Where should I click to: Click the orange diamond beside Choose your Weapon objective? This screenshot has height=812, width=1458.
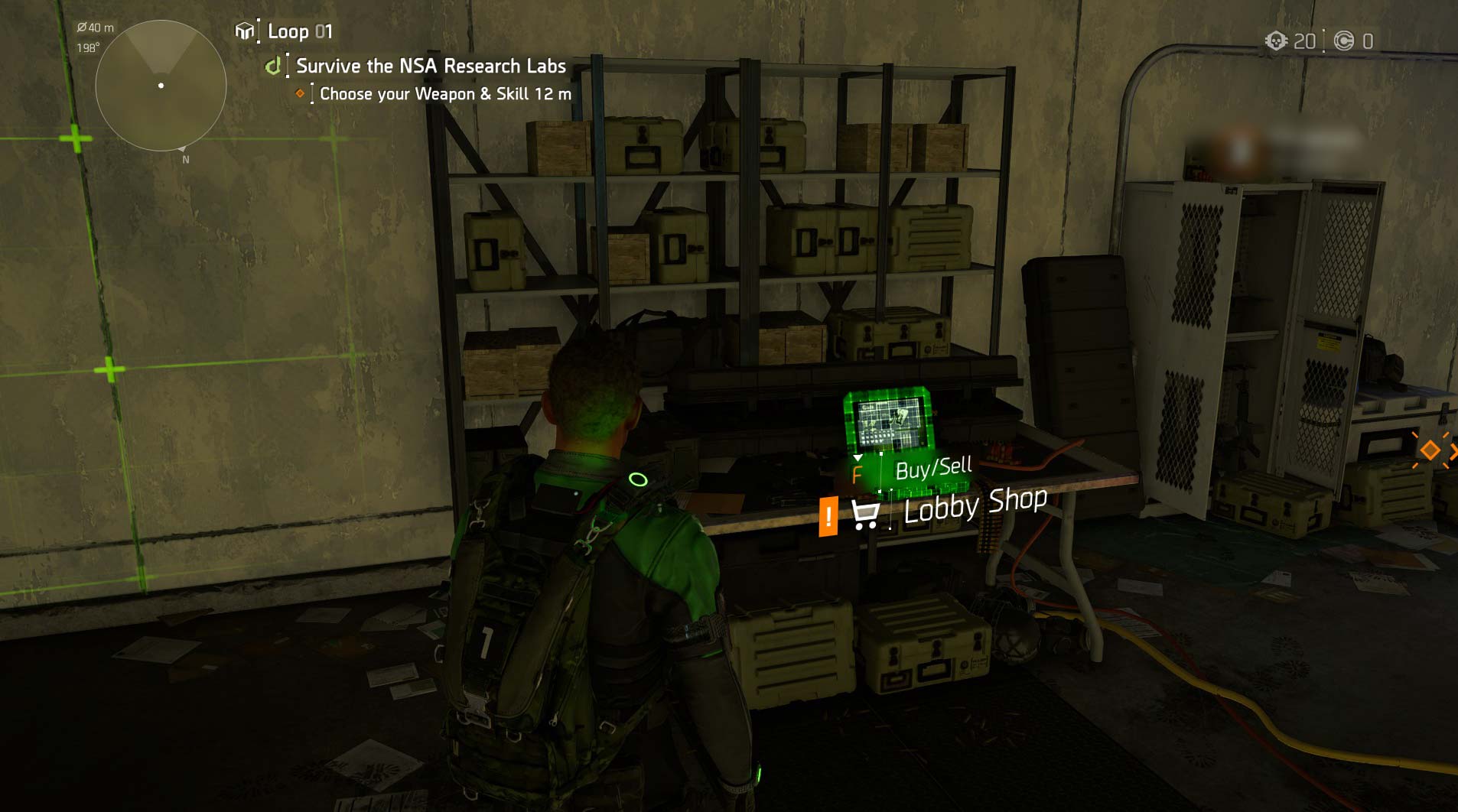pyautogui.click(x=299, y=94)
